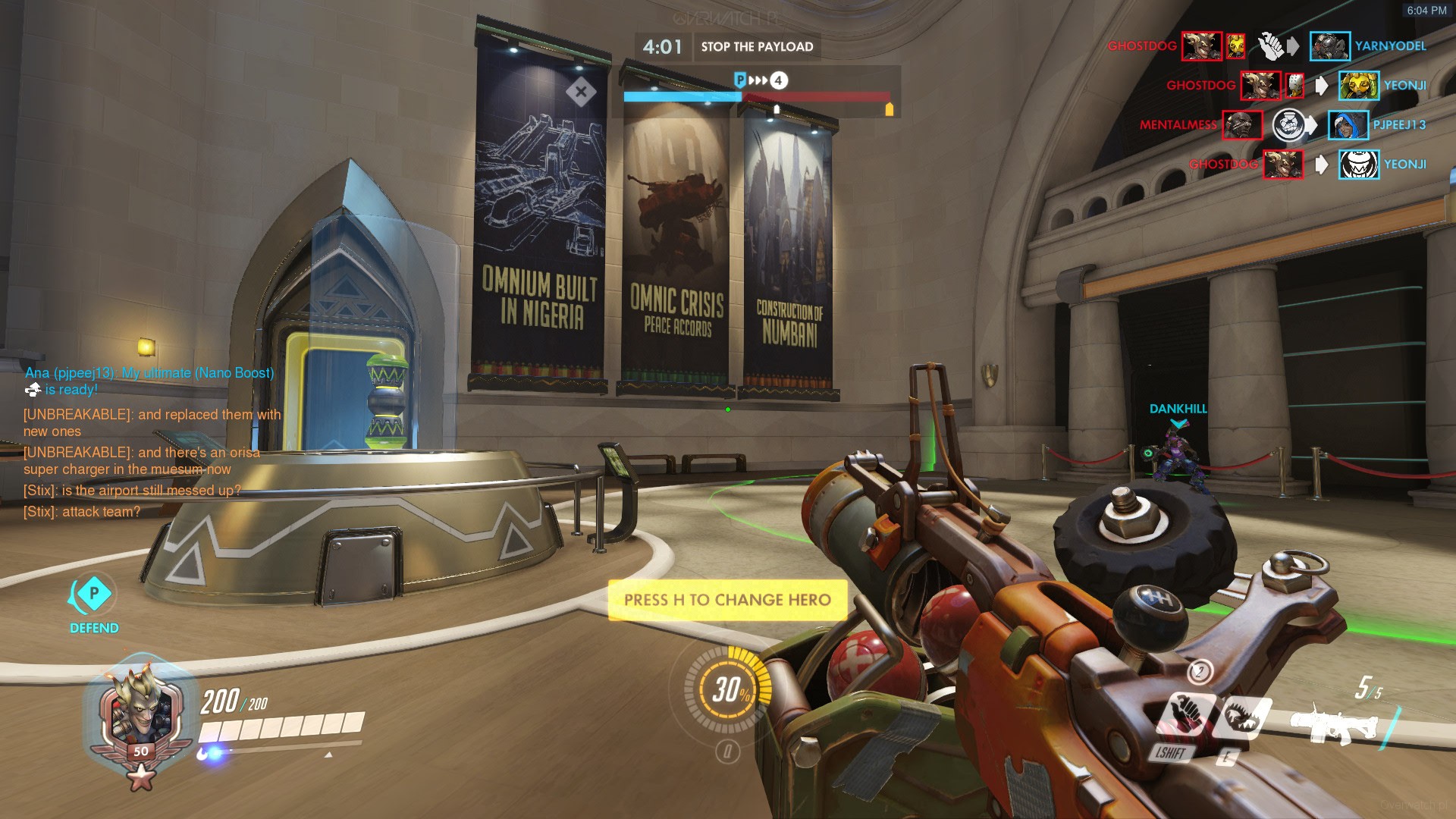Activate the Concussion Mine ability icon
The image size is (1456, 819).
coord(1187,715)
